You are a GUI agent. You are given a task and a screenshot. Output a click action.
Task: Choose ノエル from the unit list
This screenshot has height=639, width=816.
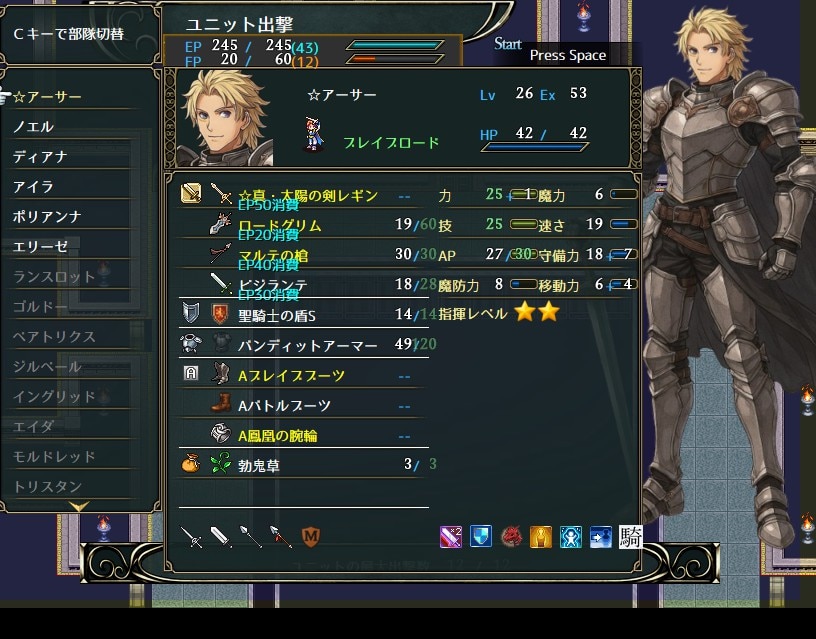(x=34, y=127)
